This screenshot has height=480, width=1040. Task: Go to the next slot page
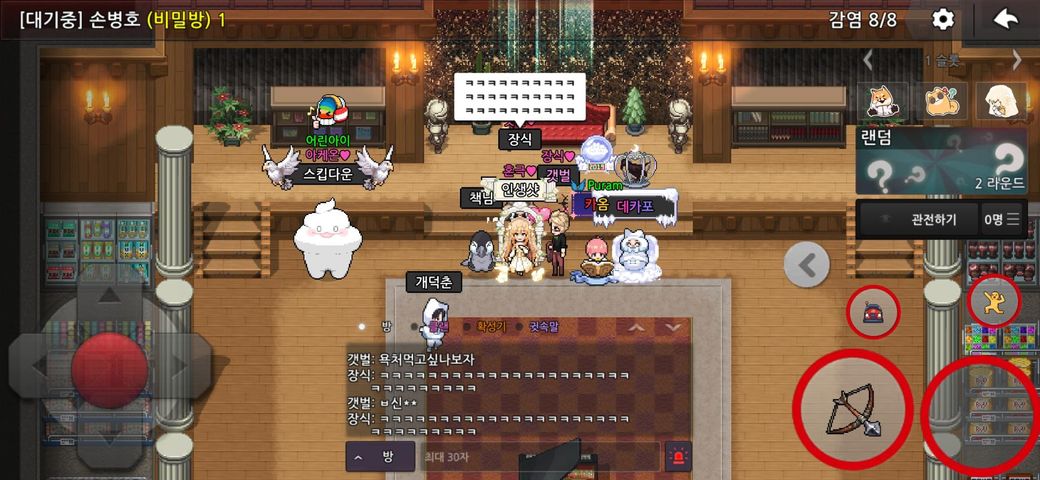click(1017, 60)
